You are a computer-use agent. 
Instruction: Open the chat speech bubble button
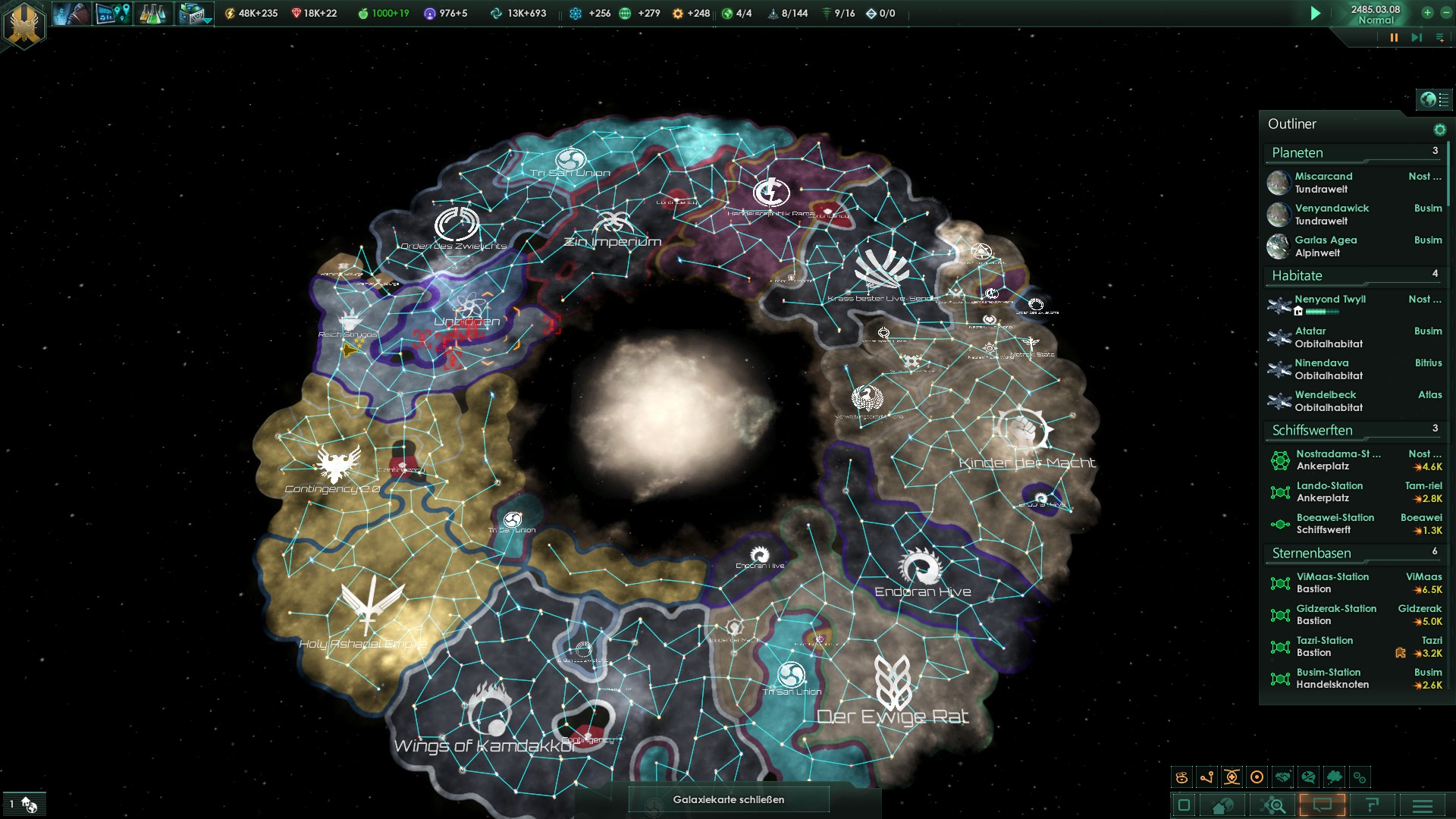1322,805
